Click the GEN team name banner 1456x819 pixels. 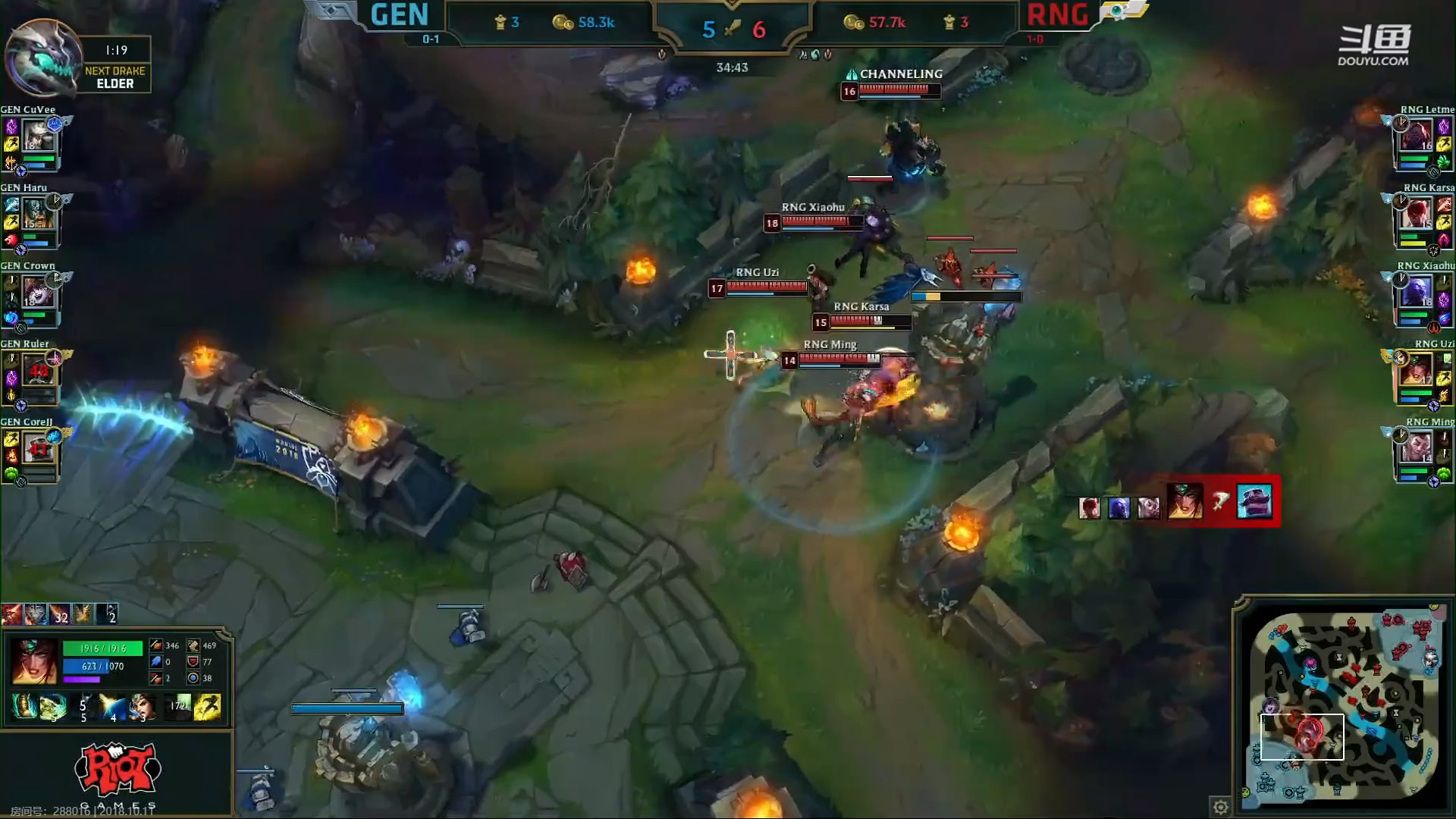pos(399,15)
